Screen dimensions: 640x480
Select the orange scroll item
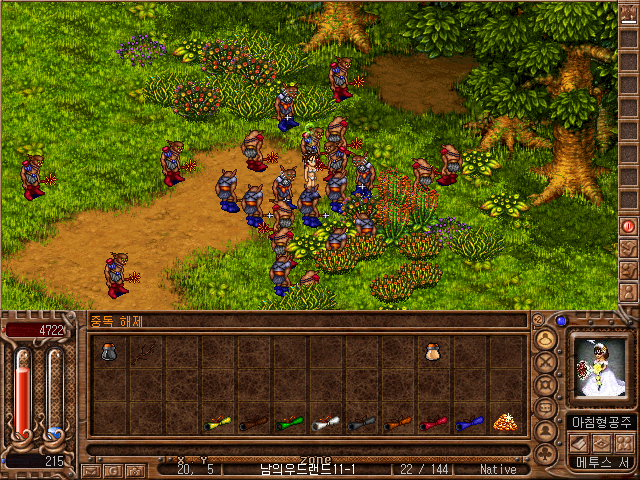396,423
